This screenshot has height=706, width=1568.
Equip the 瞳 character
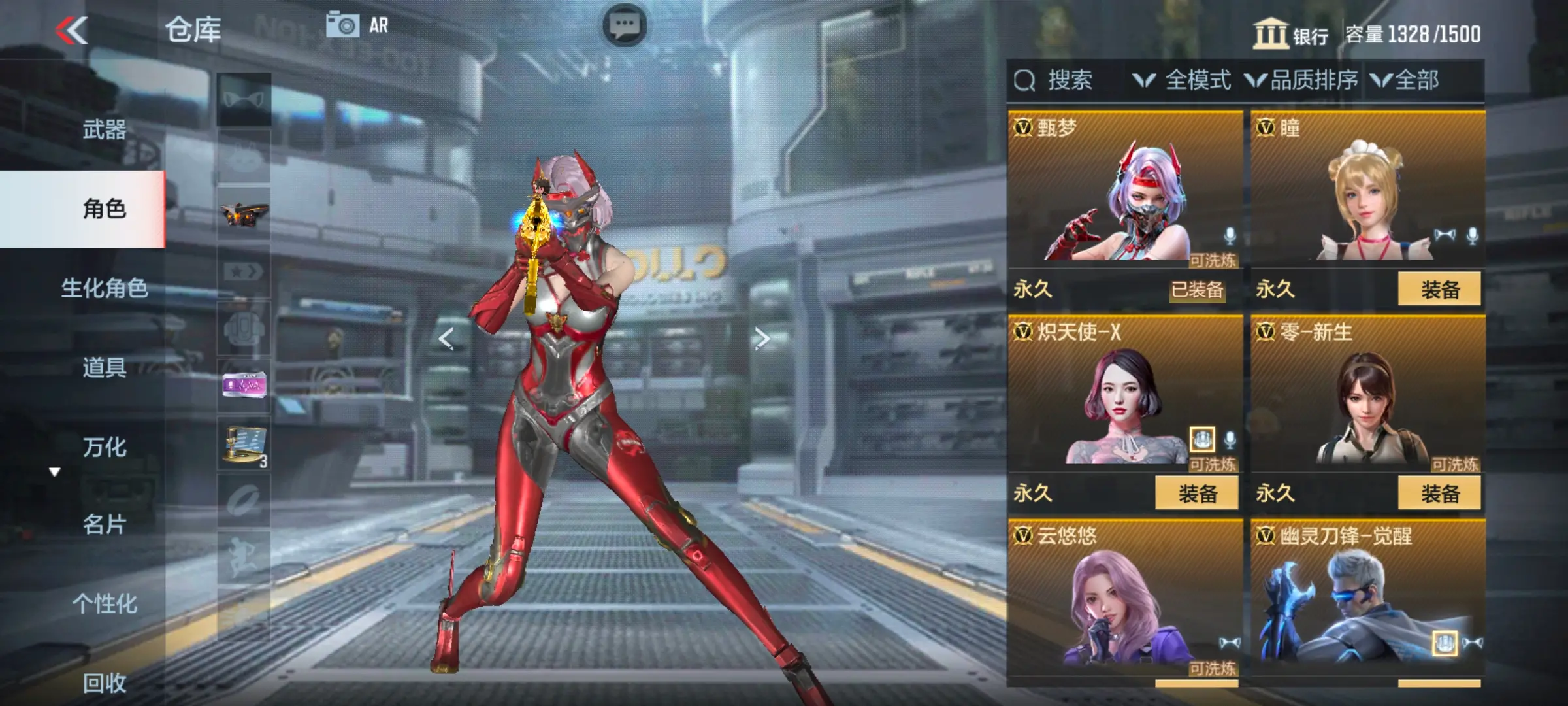point(1439,290)
